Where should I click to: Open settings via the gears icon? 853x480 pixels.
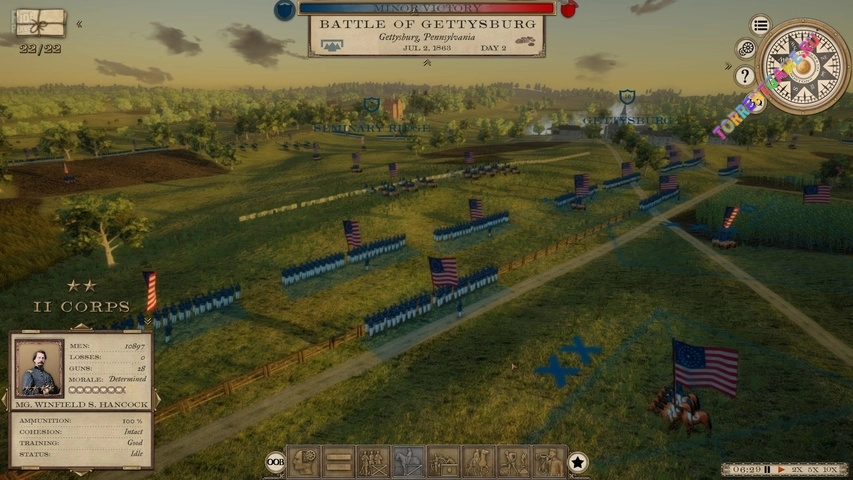click(x=745, y=49)
